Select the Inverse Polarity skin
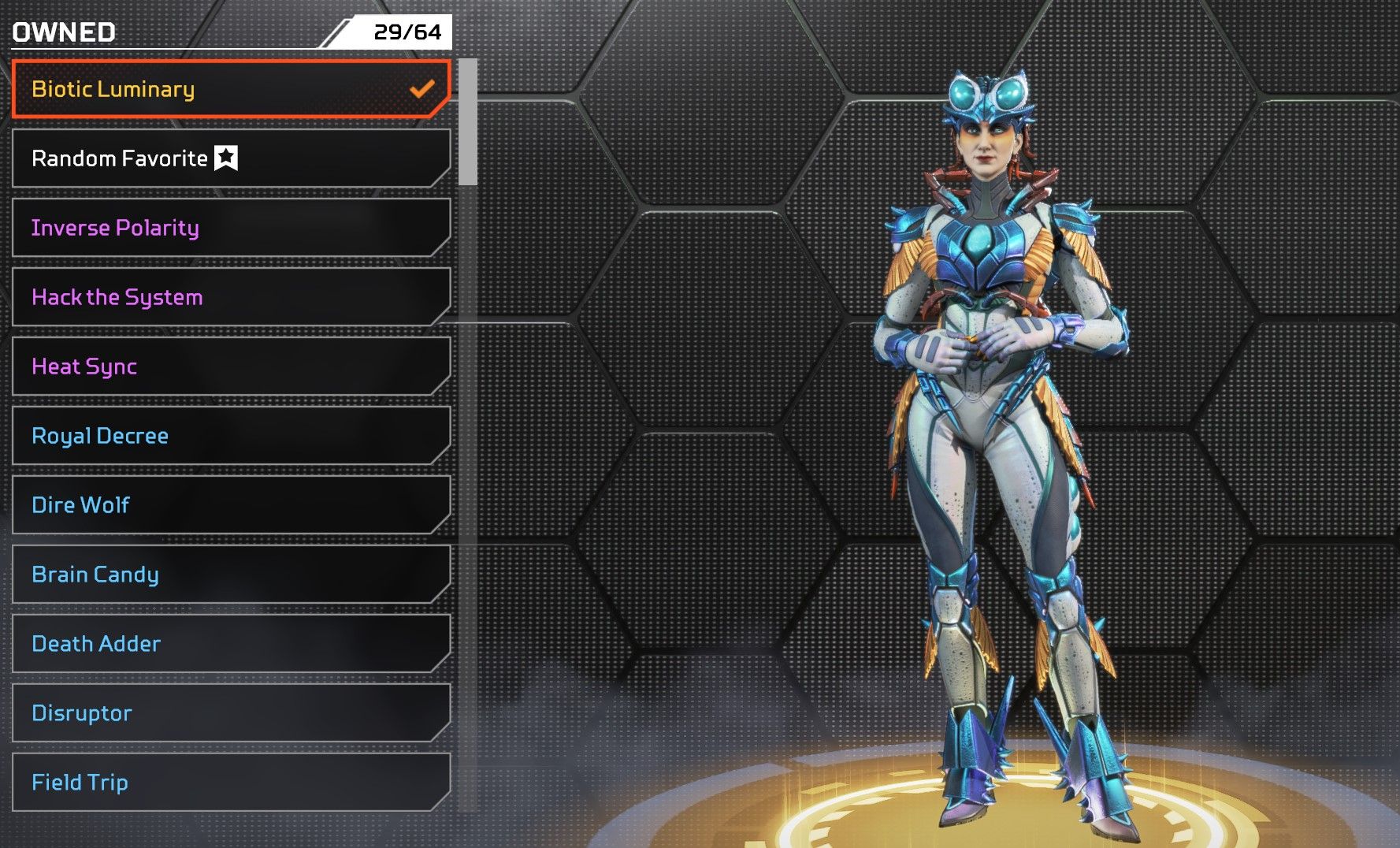This screenshot has height=848, width=1400. [230, 228]
